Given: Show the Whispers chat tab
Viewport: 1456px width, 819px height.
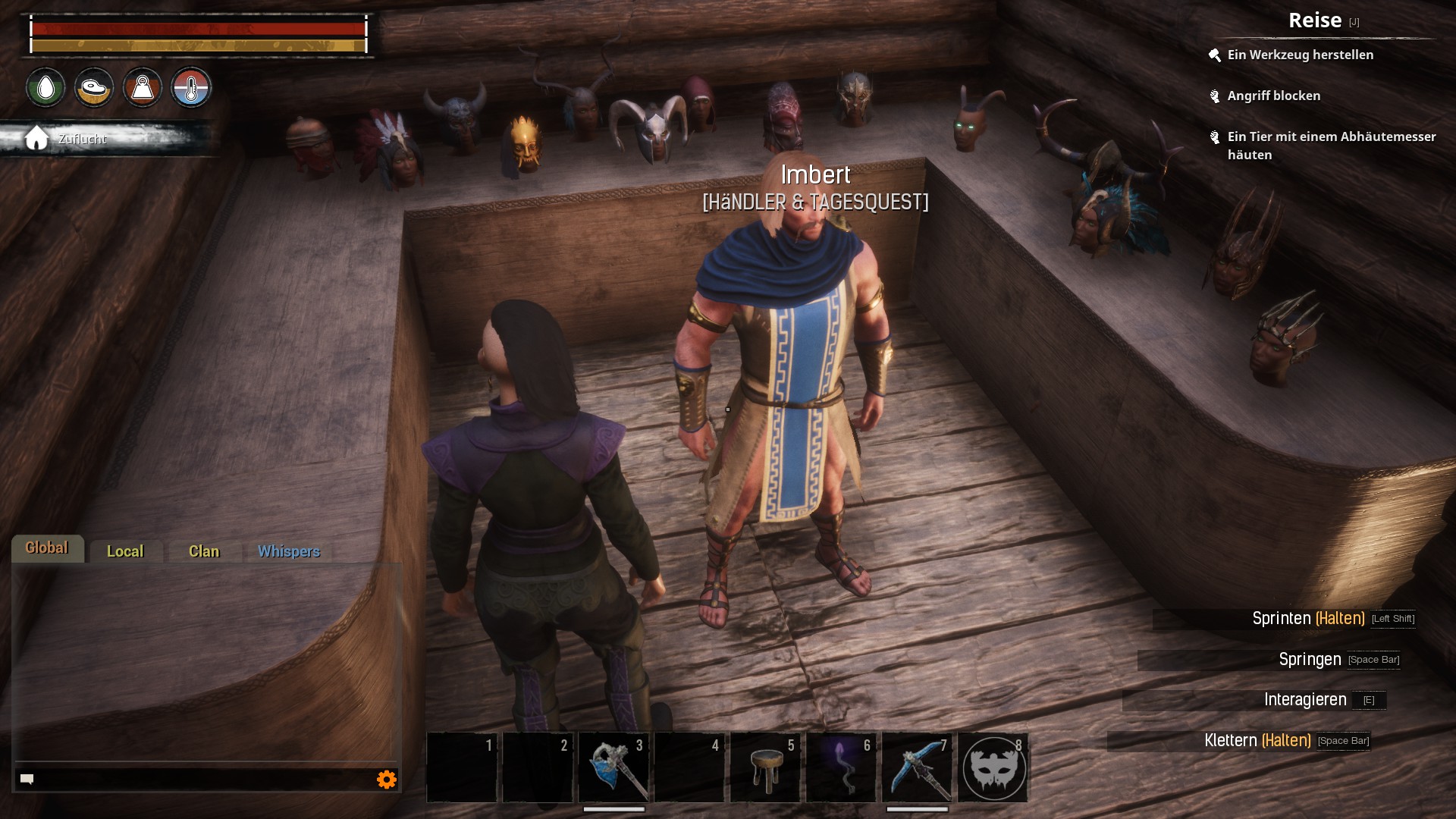Looking at the screenshot, I should [x=289, y=551].
